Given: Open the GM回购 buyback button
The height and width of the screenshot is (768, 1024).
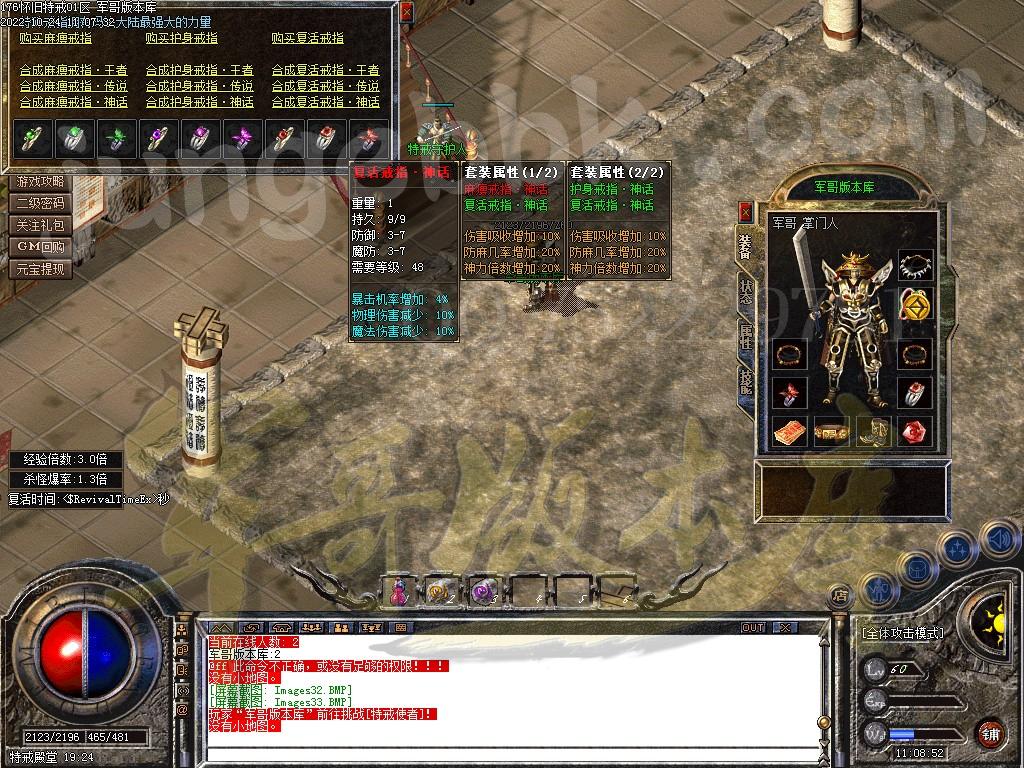Looking at the screenshot, I should (41, 247).
